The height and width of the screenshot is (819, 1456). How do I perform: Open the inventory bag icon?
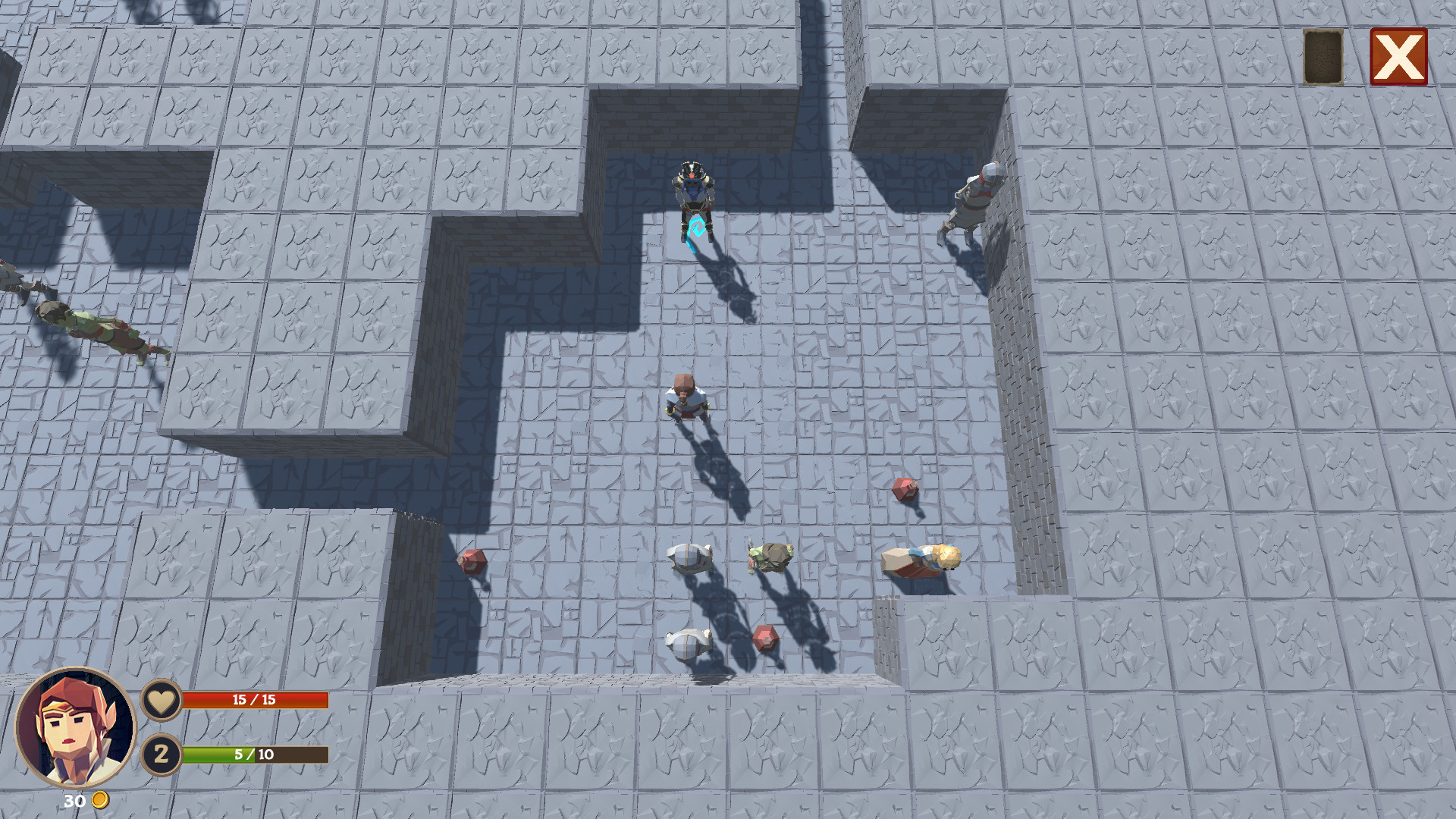tap(1322, 56)
